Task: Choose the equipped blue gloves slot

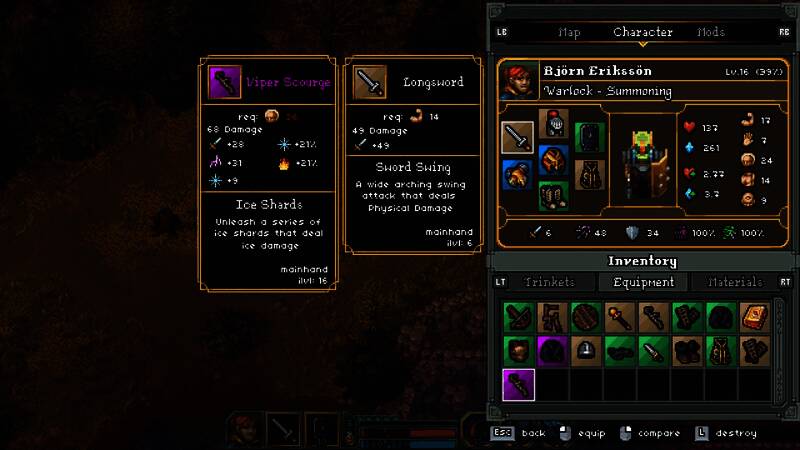Action: pos(518,175)
